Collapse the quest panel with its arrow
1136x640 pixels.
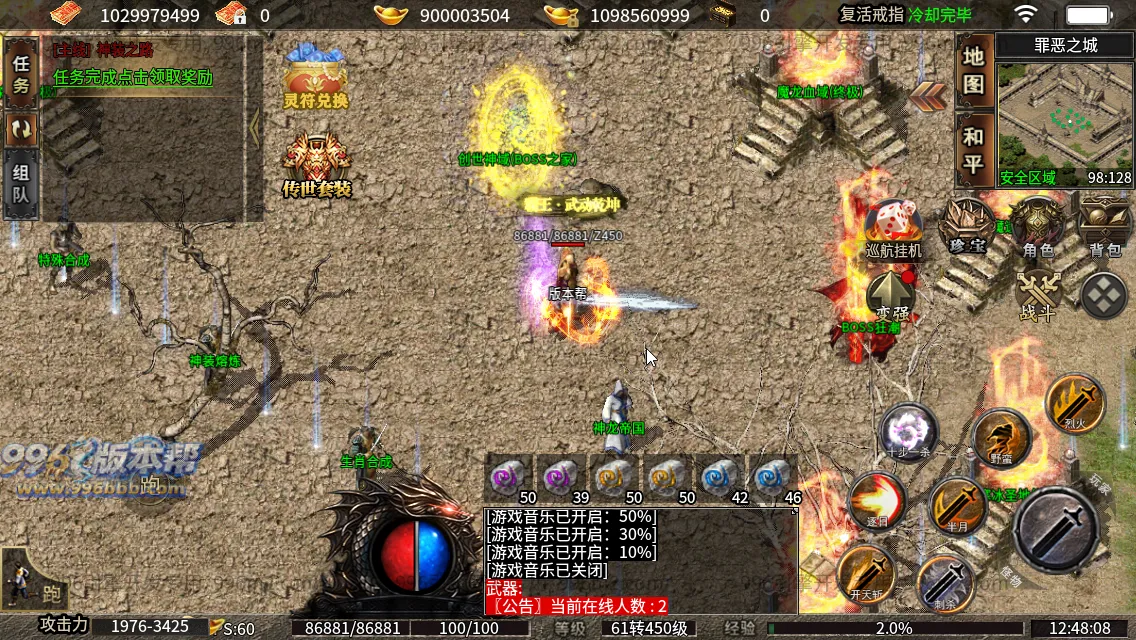pyautogui.click(x=254, y=125)
